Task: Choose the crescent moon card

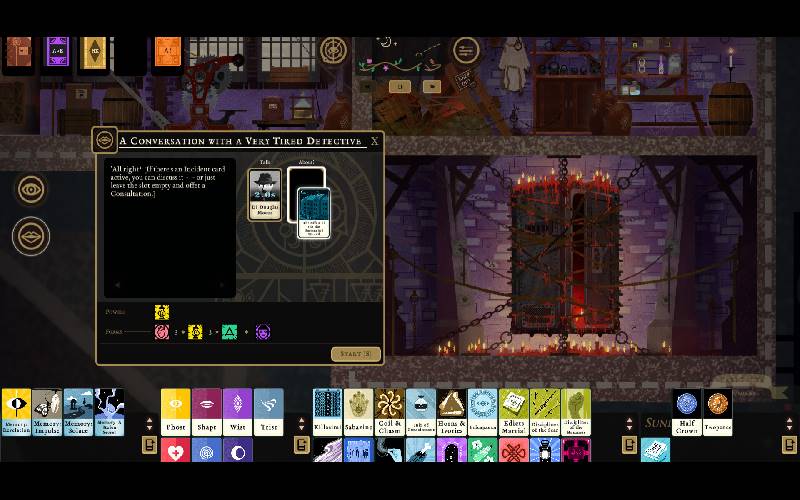Action: (x=238, y=452)
